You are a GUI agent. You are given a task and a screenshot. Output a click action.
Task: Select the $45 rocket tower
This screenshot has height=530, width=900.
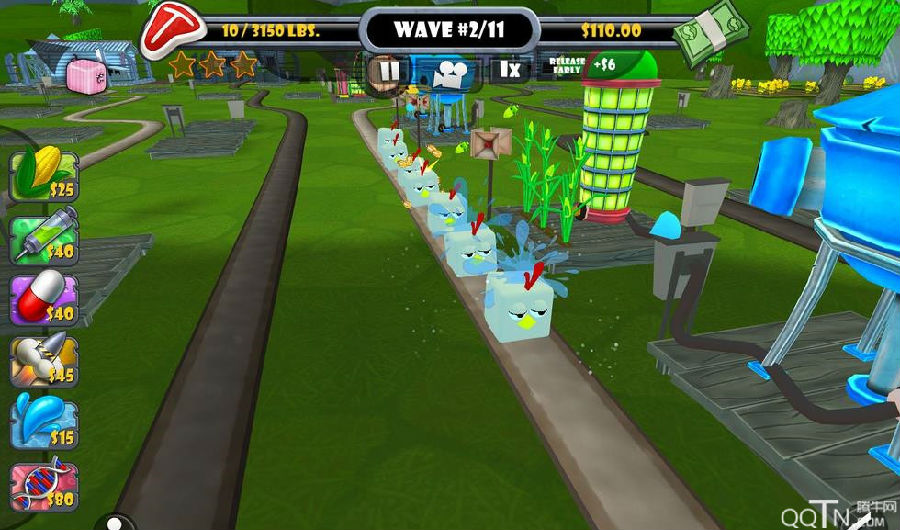pyautogui.click(x=43, y=361)
